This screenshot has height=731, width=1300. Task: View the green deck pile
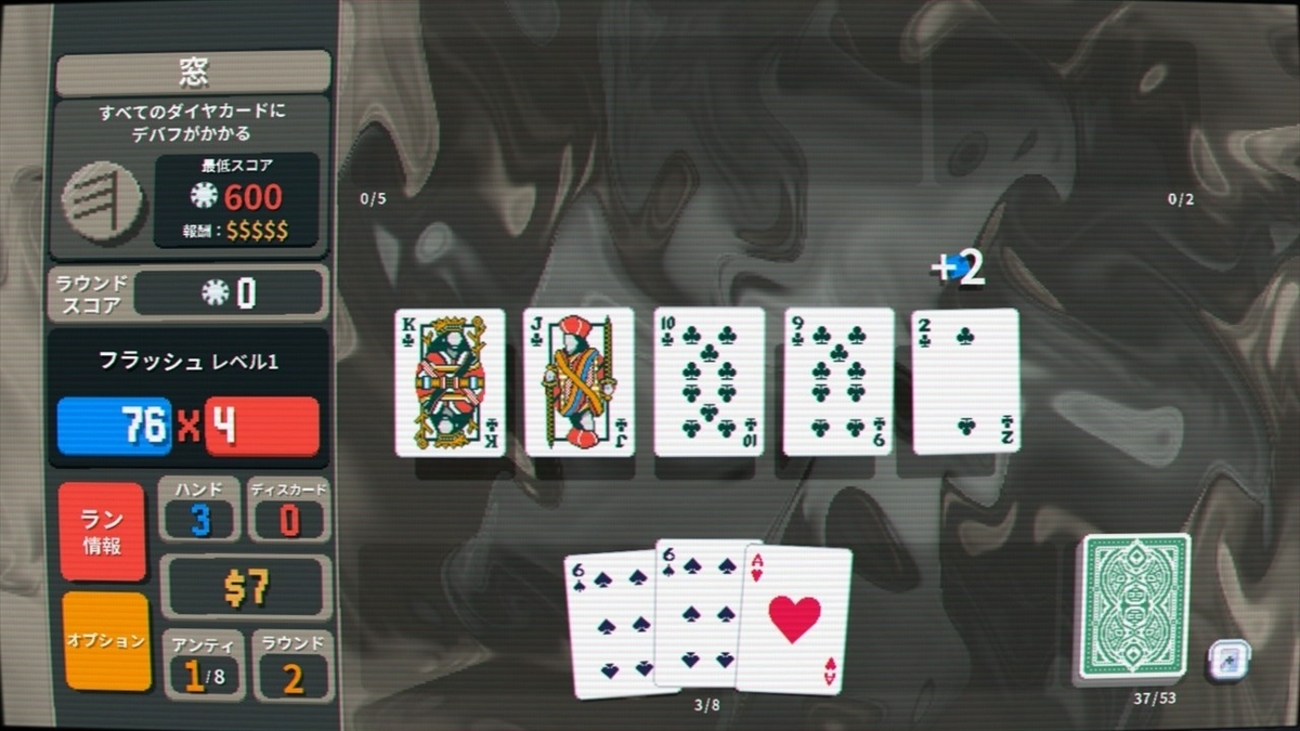1135,607
